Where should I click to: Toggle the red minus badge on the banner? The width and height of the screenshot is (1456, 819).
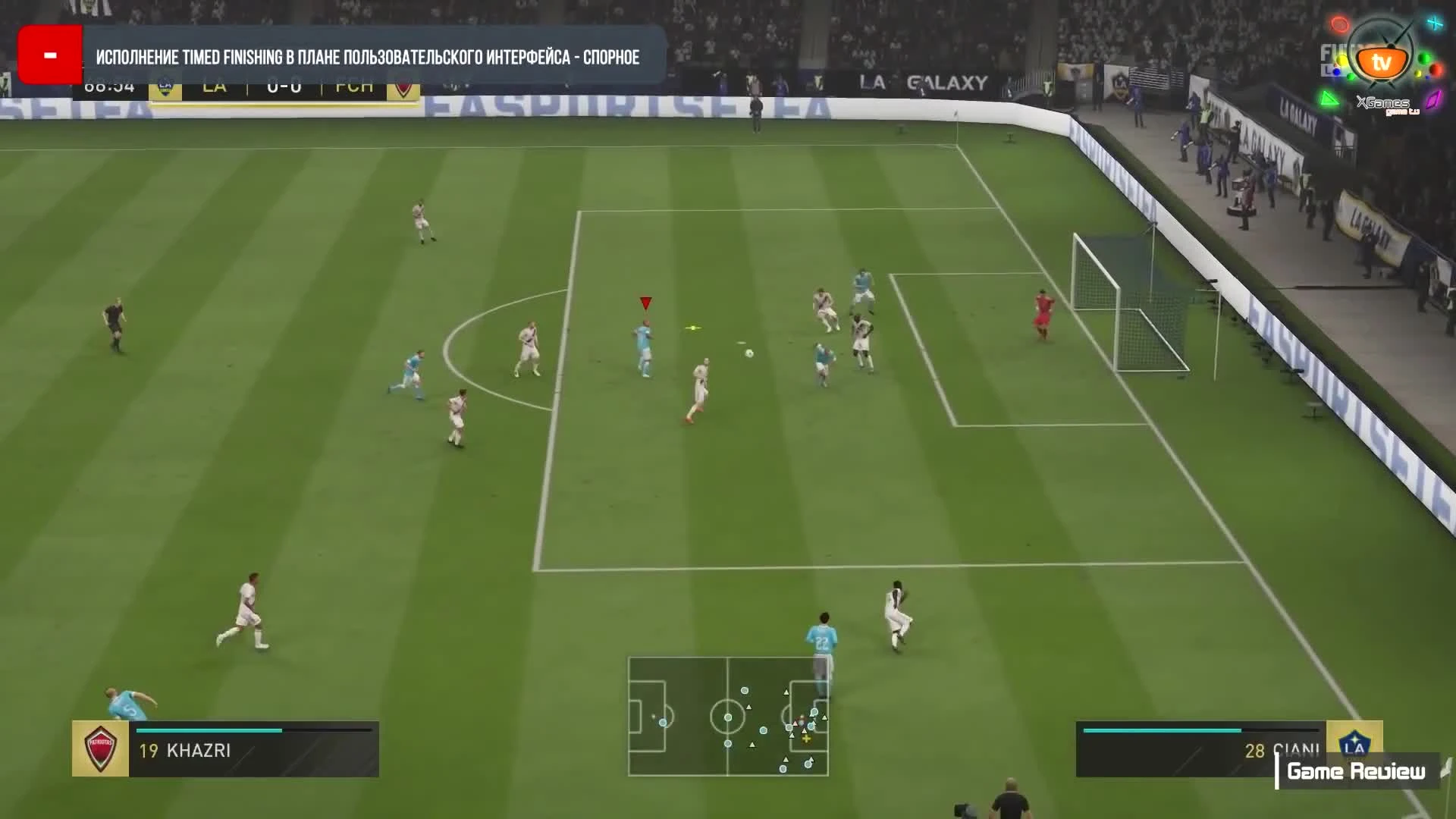[x=50, y=55]
